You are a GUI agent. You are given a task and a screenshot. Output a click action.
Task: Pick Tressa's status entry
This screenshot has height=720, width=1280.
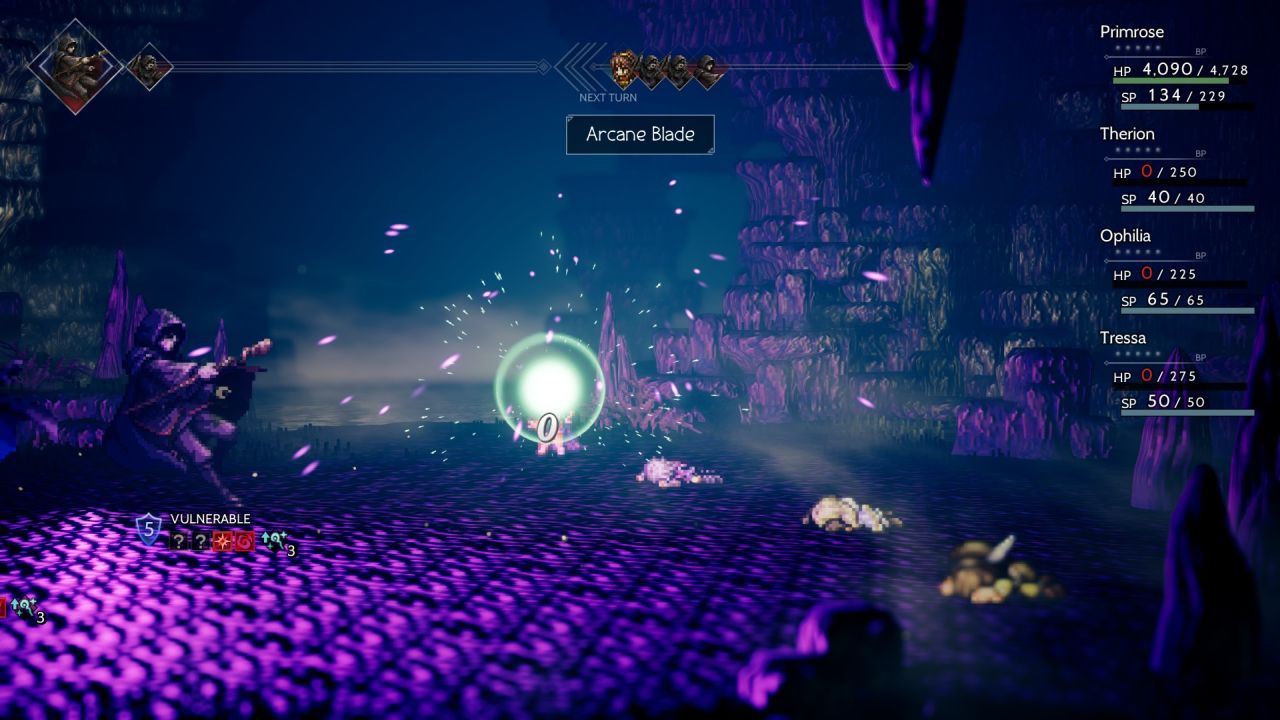click(x=1176, y=376)
